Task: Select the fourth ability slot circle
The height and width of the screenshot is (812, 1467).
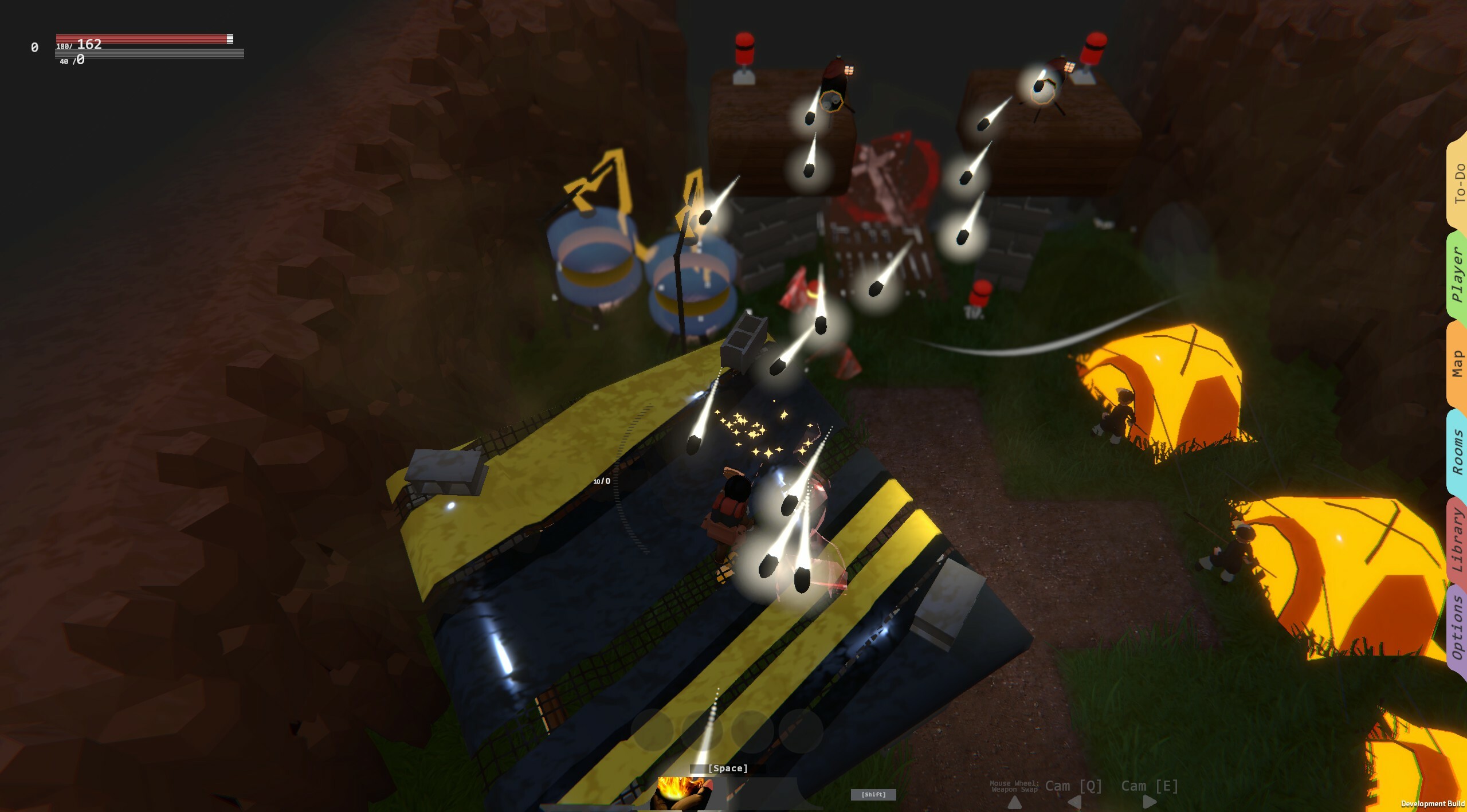Action: click(803, 731)
